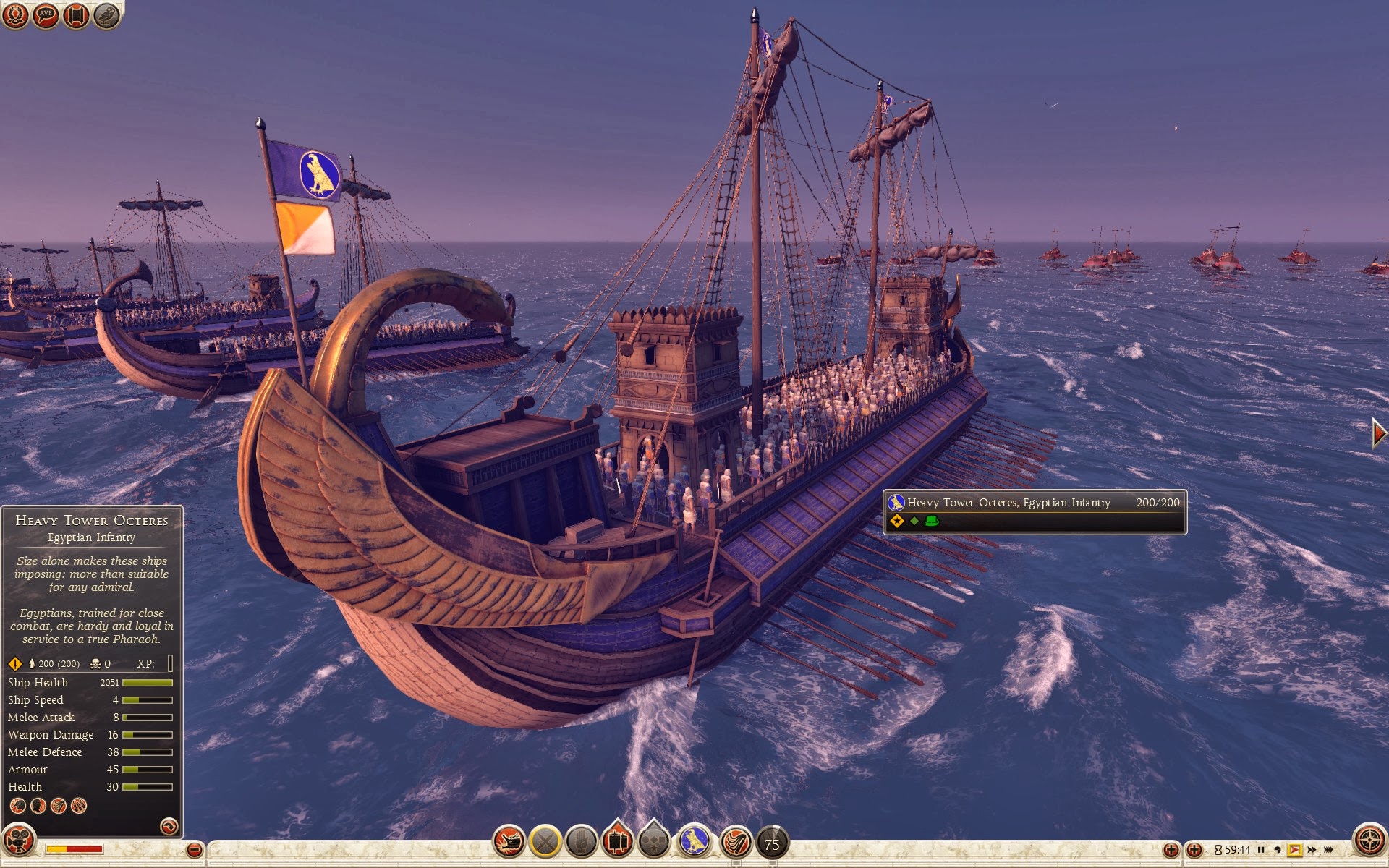The width and height of the screenshot is (1389, 868).
Task: Open the AVE chat speech bubble
Action: tap(46, 15)
